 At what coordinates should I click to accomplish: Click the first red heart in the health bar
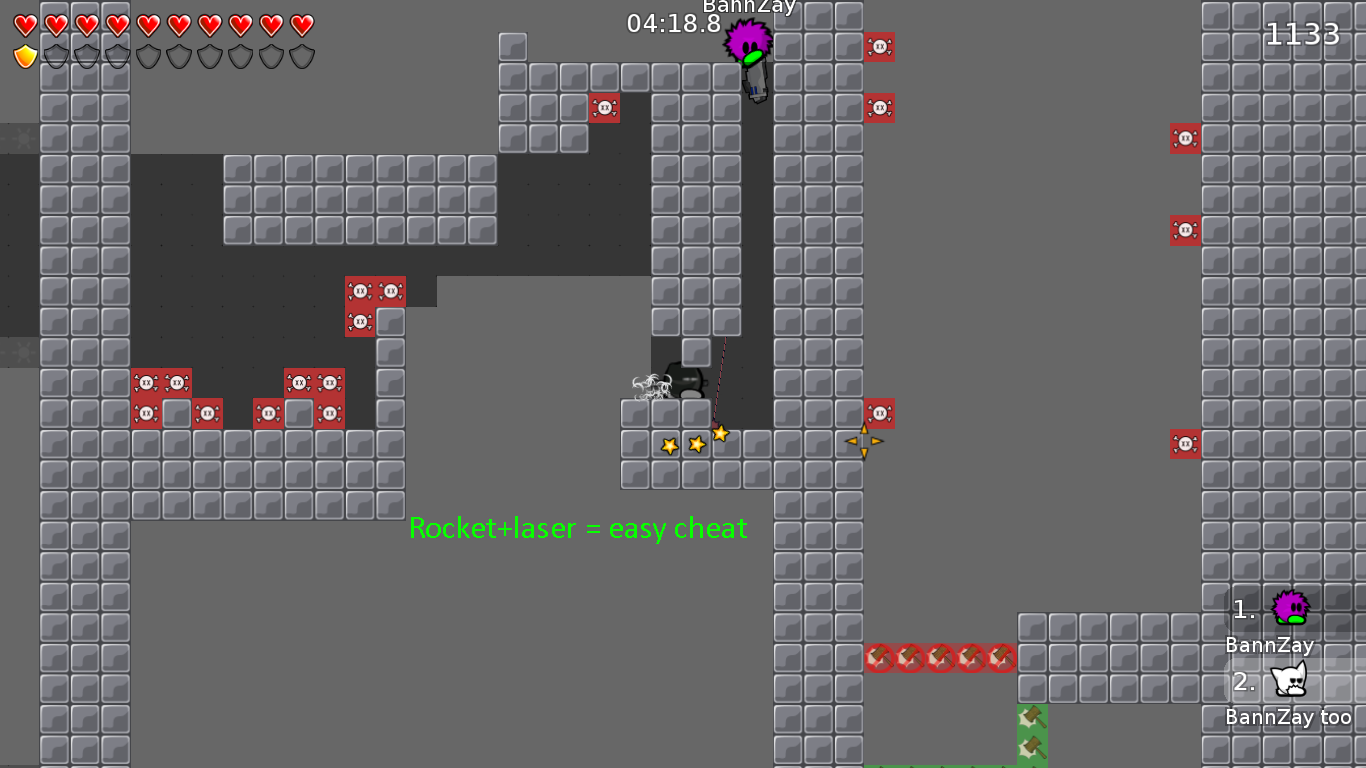tap(25, 26)
